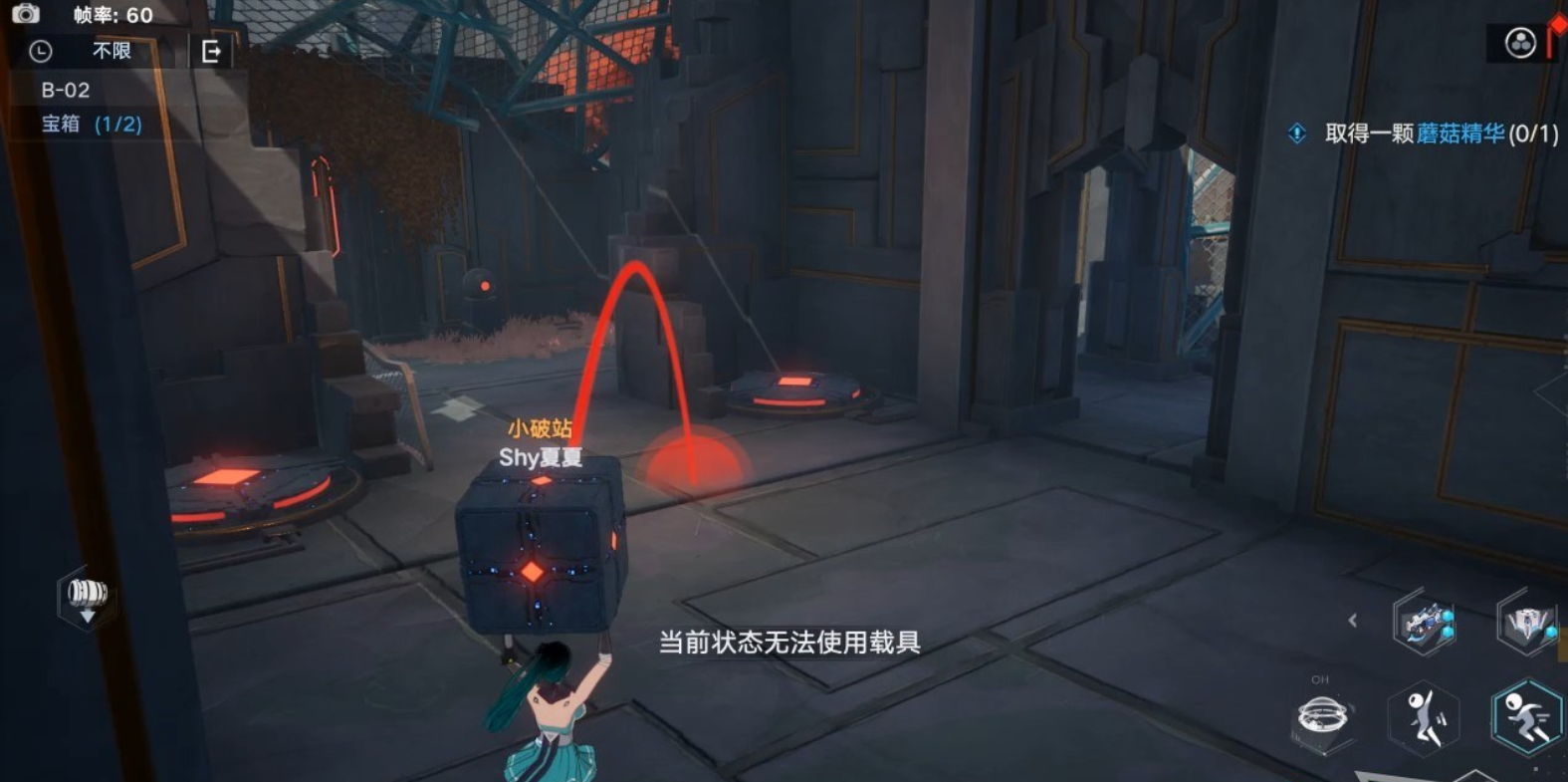The height and width of the screenshot is (782, 1568).
Task: Click the 不限 time limit label
Action: tap(112, 51)
